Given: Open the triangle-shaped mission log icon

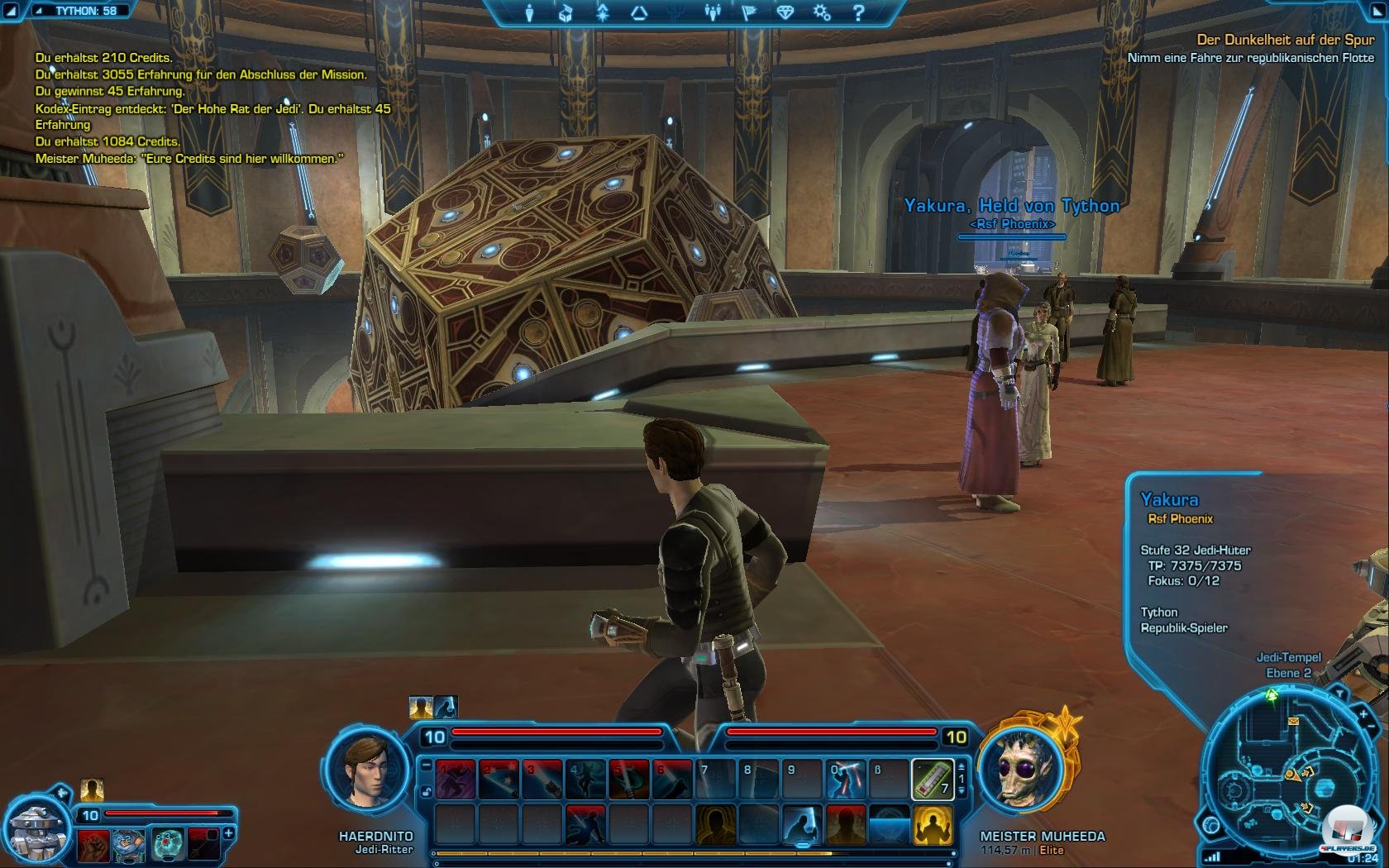Looking at the screenshot, I should [639, 13].
